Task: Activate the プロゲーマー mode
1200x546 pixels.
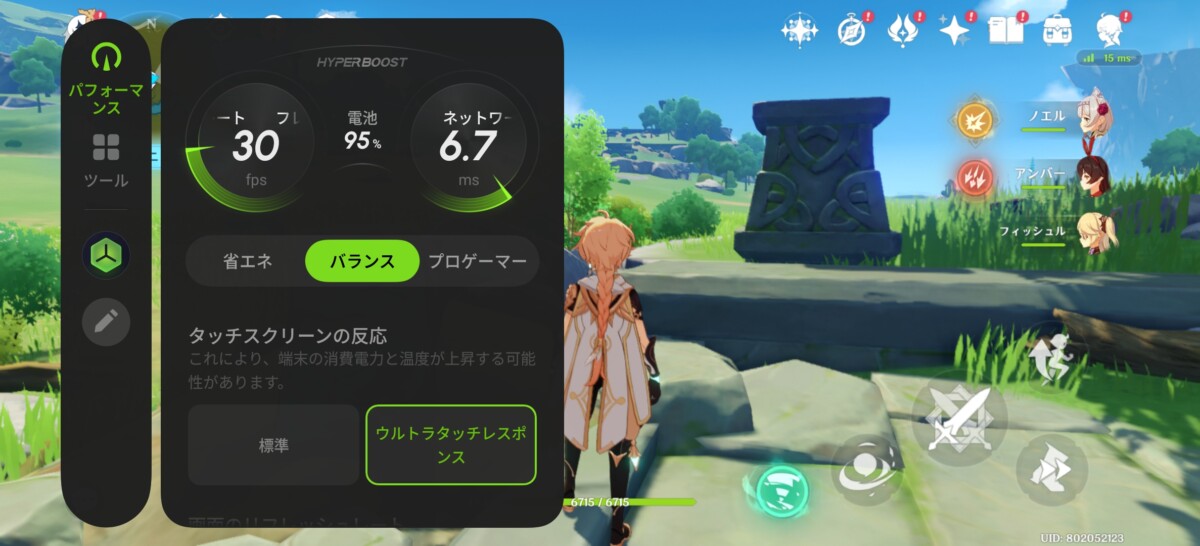Action: [x=477, y=262]
